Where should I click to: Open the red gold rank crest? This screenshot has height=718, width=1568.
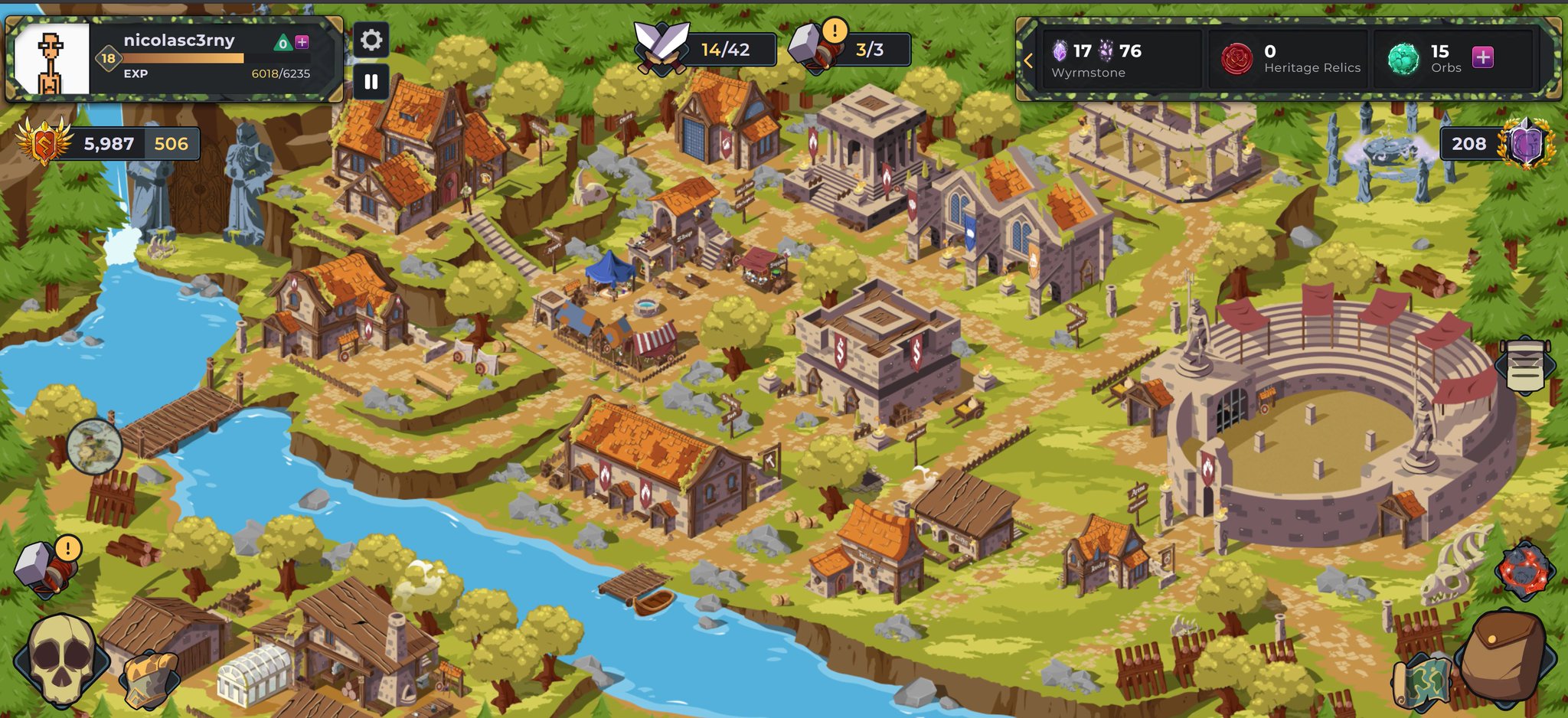point(45,142)
